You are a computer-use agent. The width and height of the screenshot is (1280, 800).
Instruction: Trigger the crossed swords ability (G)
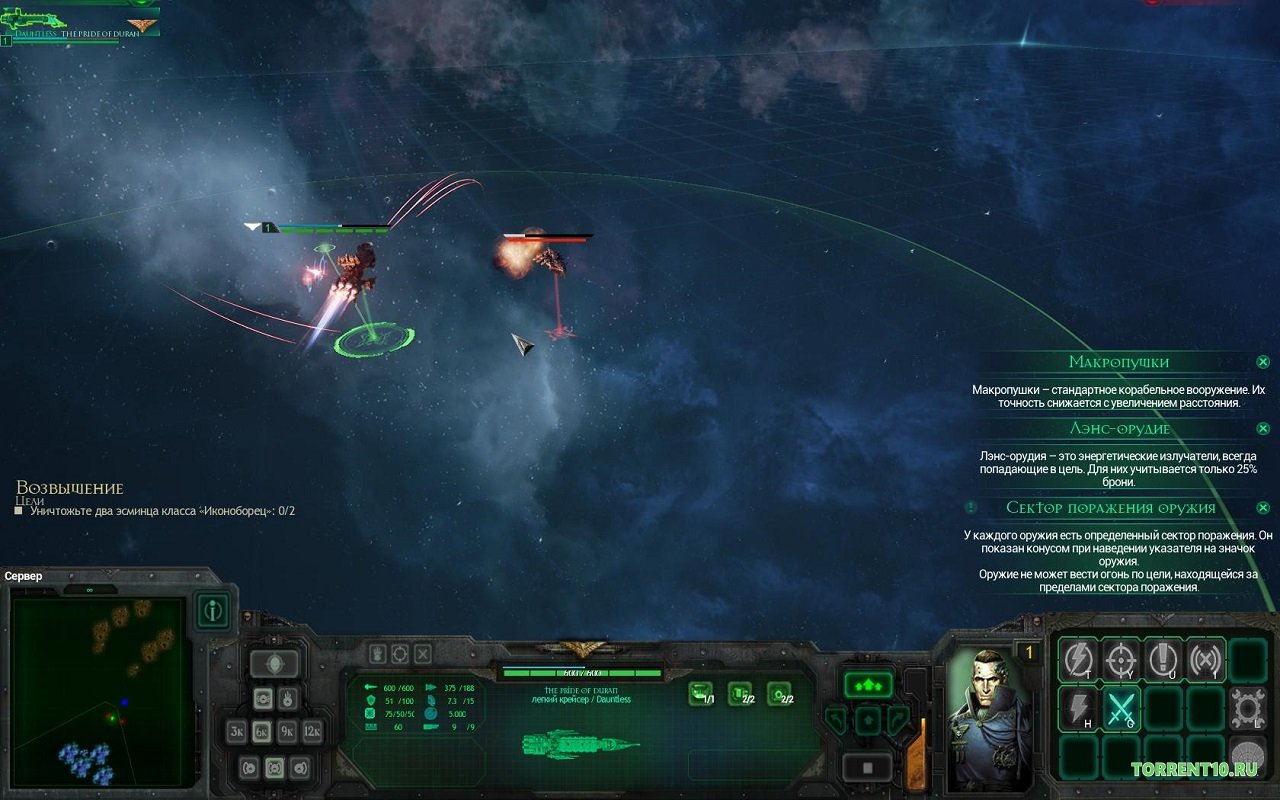tap(1121, 709)
